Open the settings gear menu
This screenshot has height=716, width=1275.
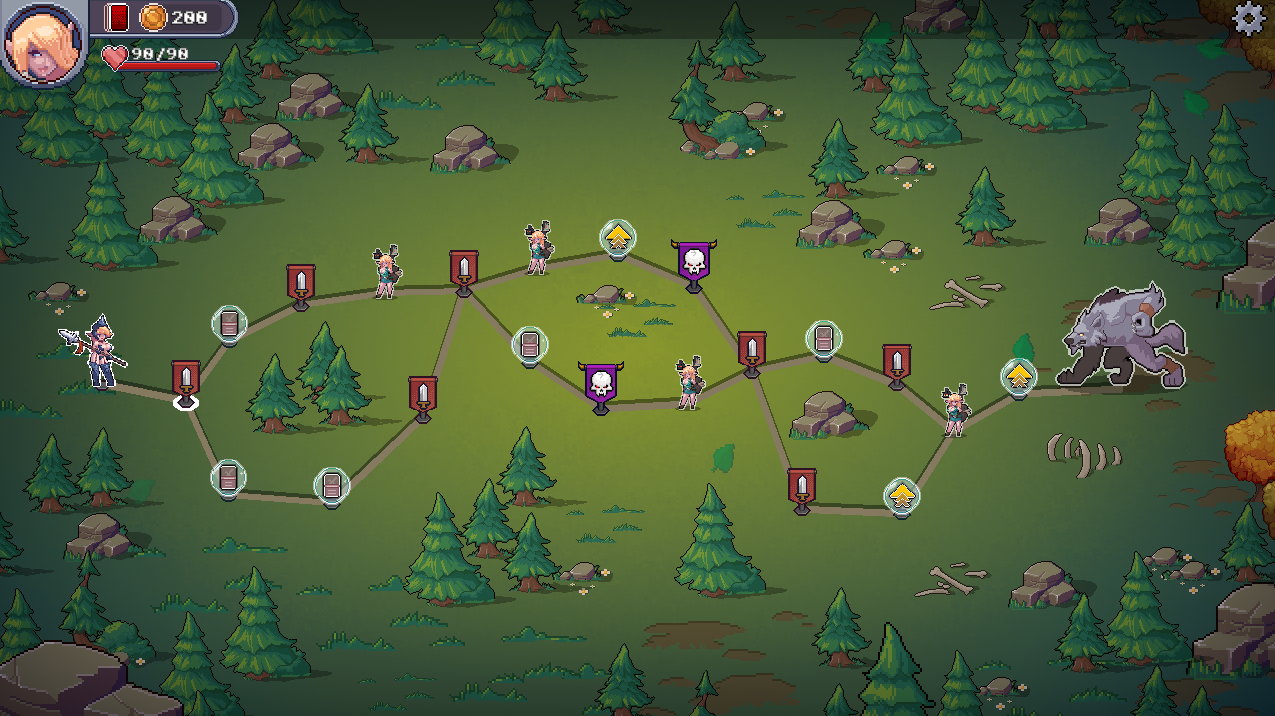[1248, 19]
